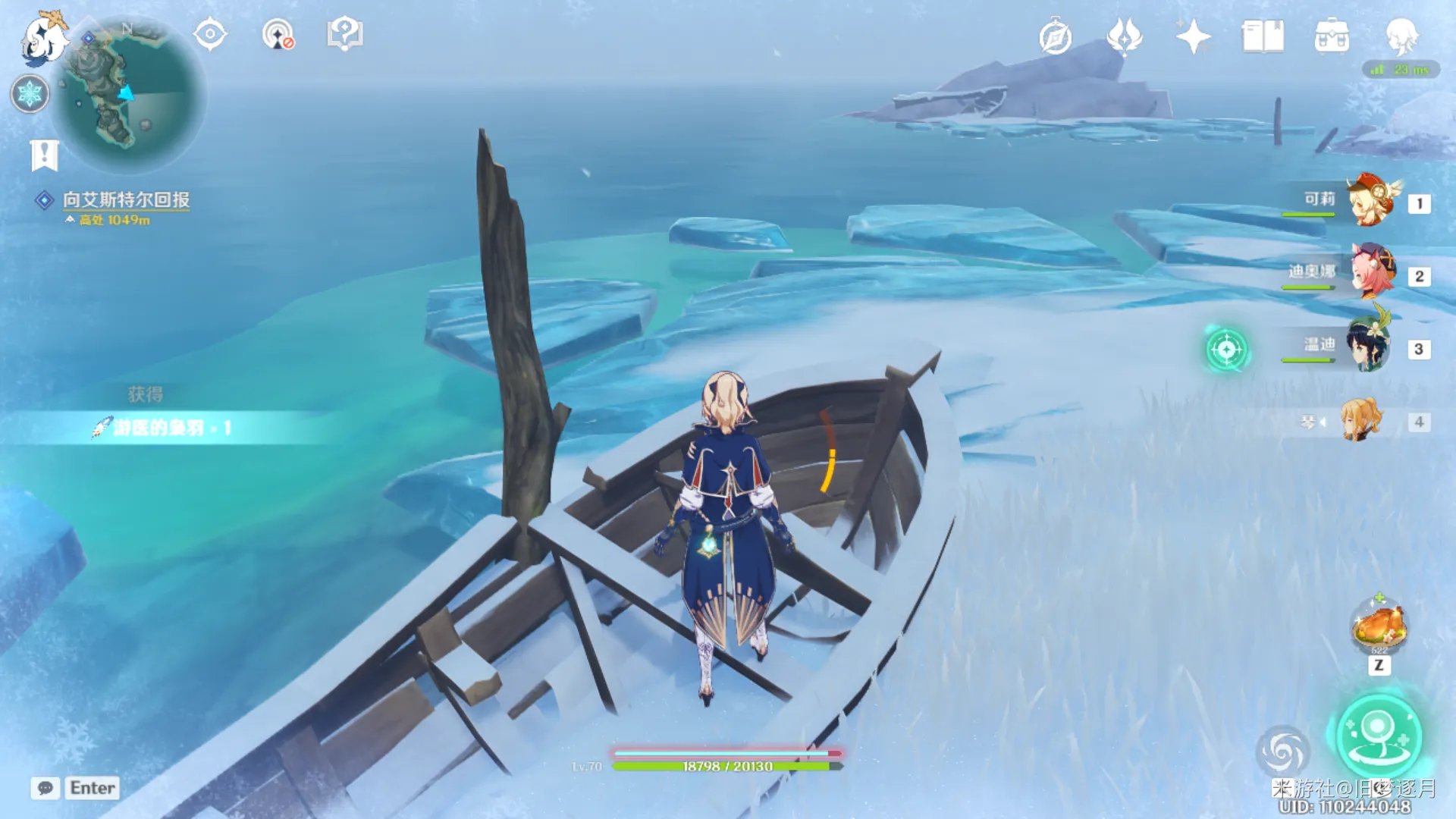Open the adventurer handbook book icon
Screen dimensions: 1456x819
click(x=1263, y=36)
